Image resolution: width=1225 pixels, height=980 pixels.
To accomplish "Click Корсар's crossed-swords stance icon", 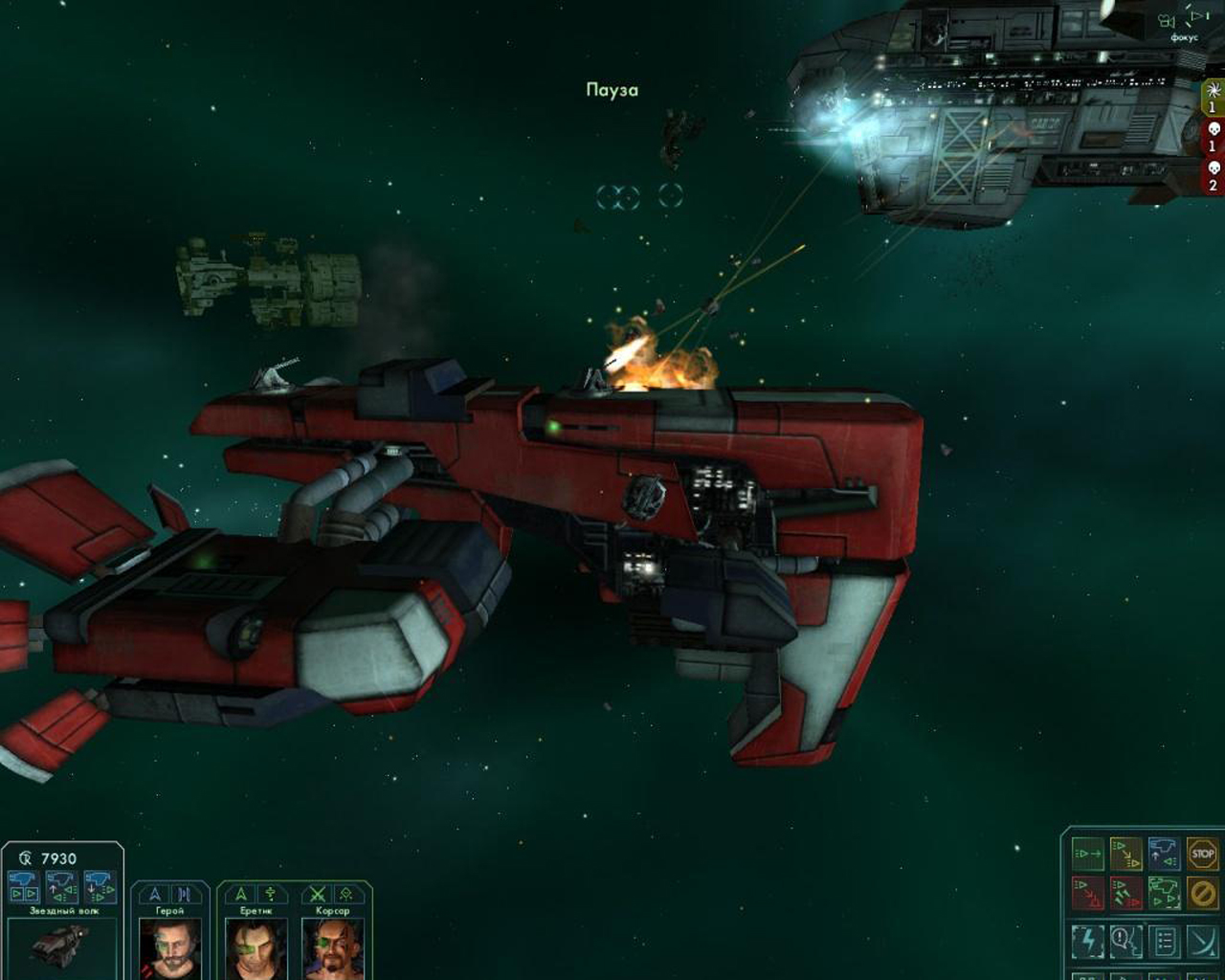I will coord(317,894).
